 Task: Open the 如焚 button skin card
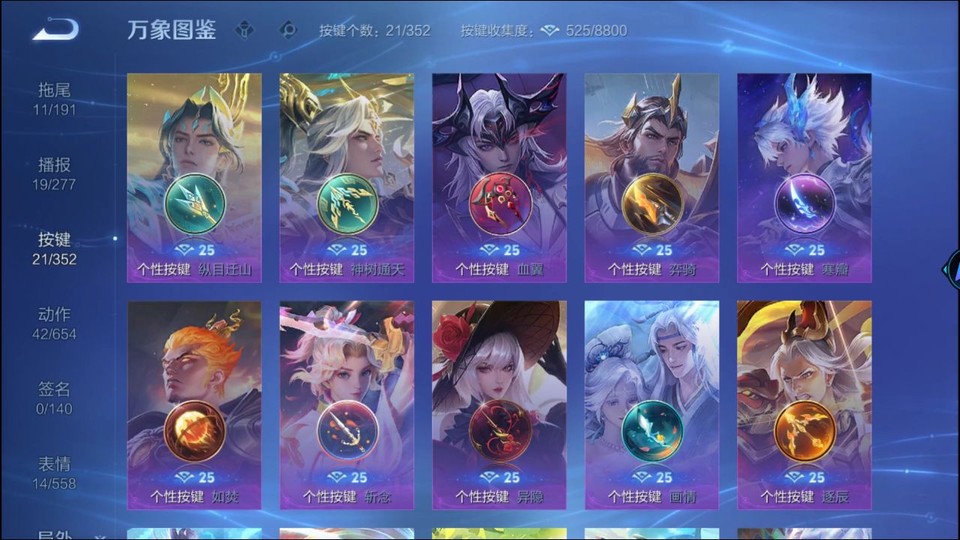click(x=194, y=405)
